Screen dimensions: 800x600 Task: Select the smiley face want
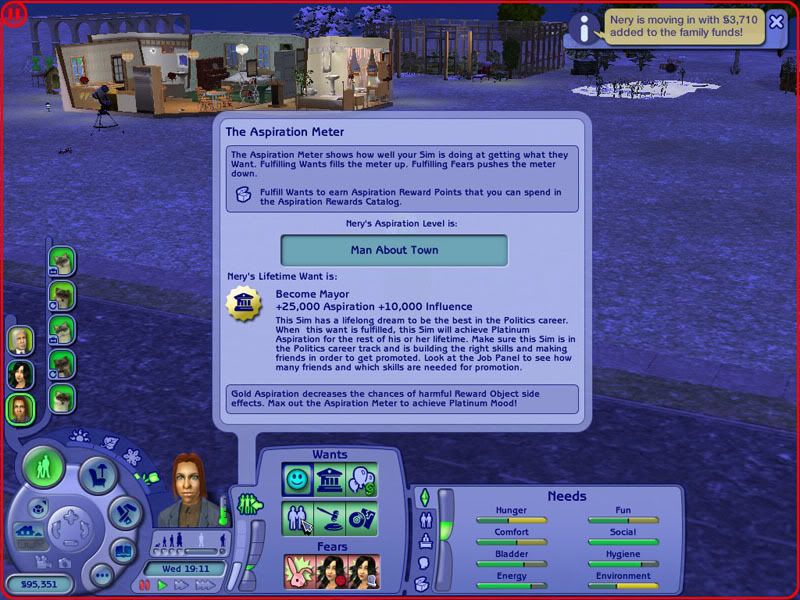pos(298,480)
